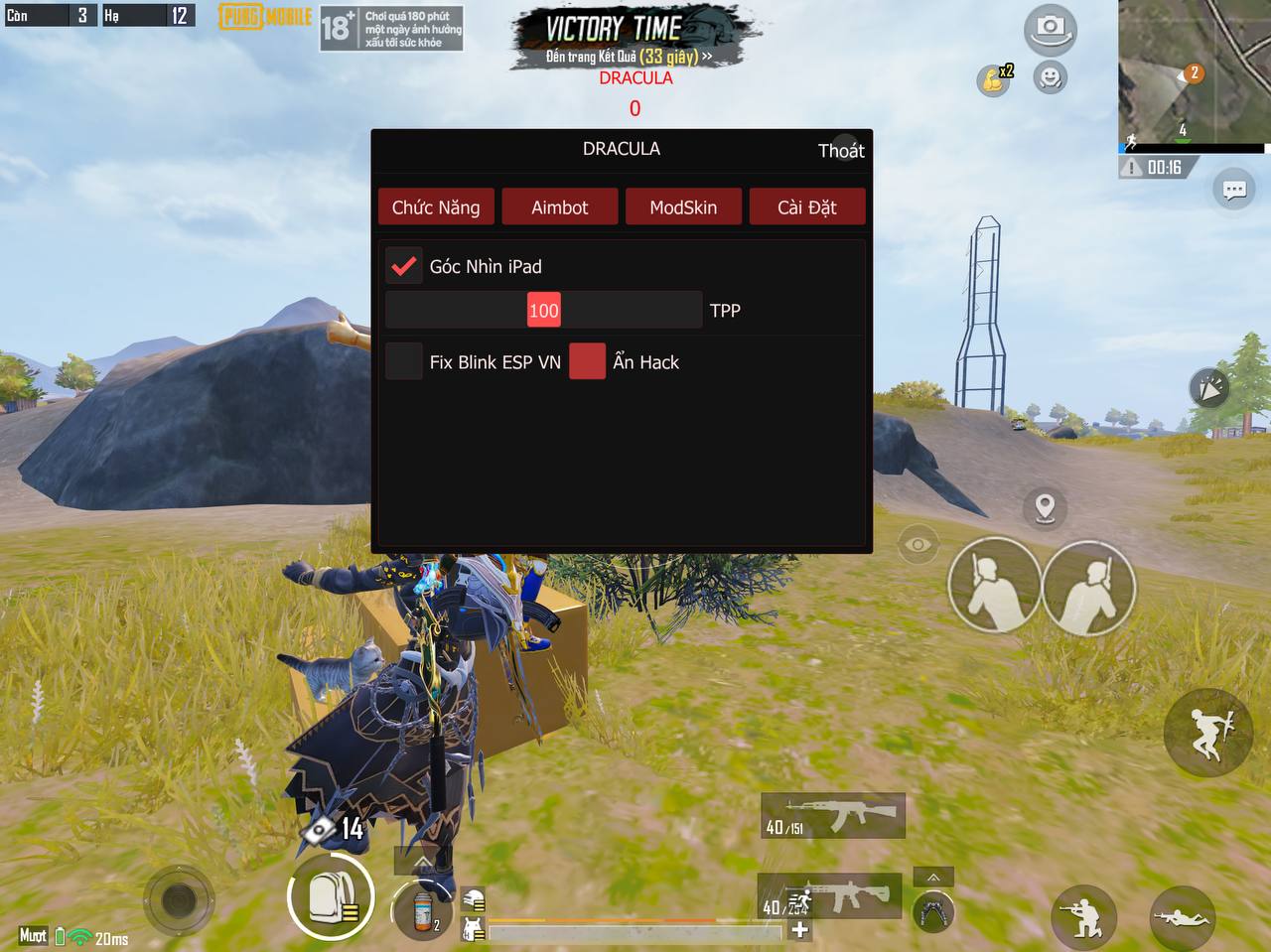Open the ModSkin tab
This screenshot has width=1271, height=952.
click(x=683, y=206)
